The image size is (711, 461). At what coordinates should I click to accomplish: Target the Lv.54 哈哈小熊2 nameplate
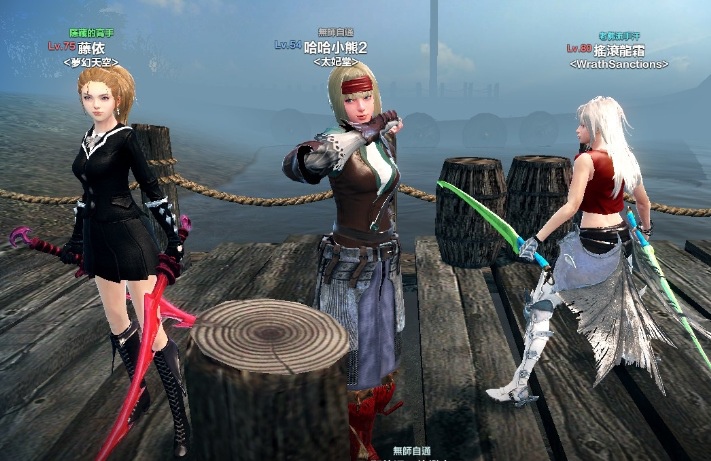click(x=323, y=46)
